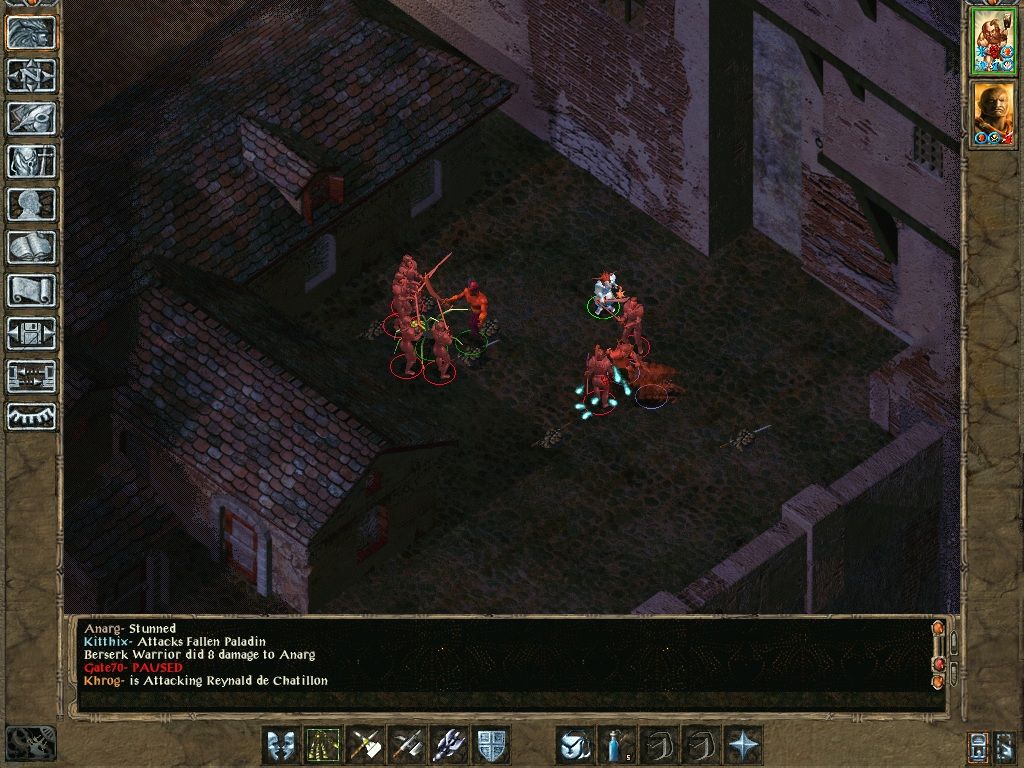This screenshot has height=768, width=1024.
Task: Select the first party member portrait
Action: point(993,41)
